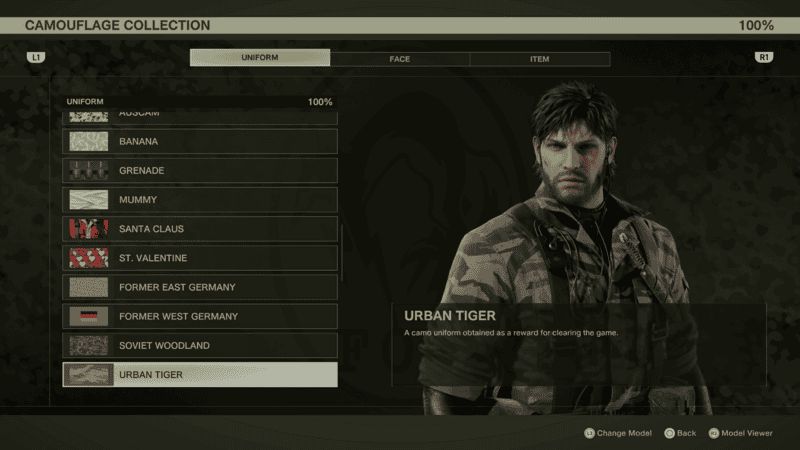Select the Urban Tiger uniform
The width and height of the screenshot is (800, 450).
[200, 375]
